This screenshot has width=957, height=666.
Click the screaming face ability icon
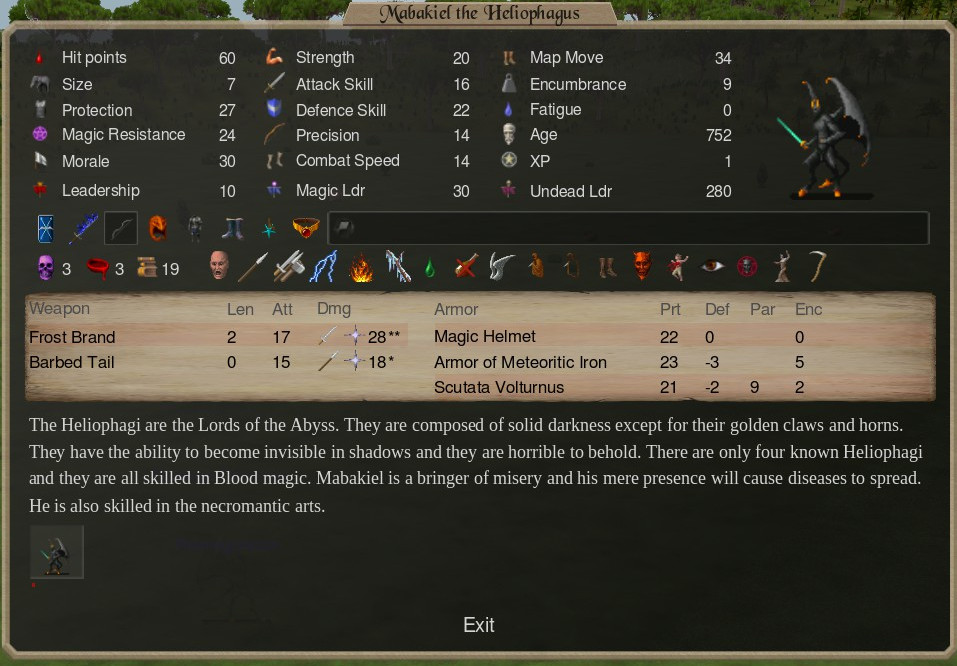coord(219,267)
